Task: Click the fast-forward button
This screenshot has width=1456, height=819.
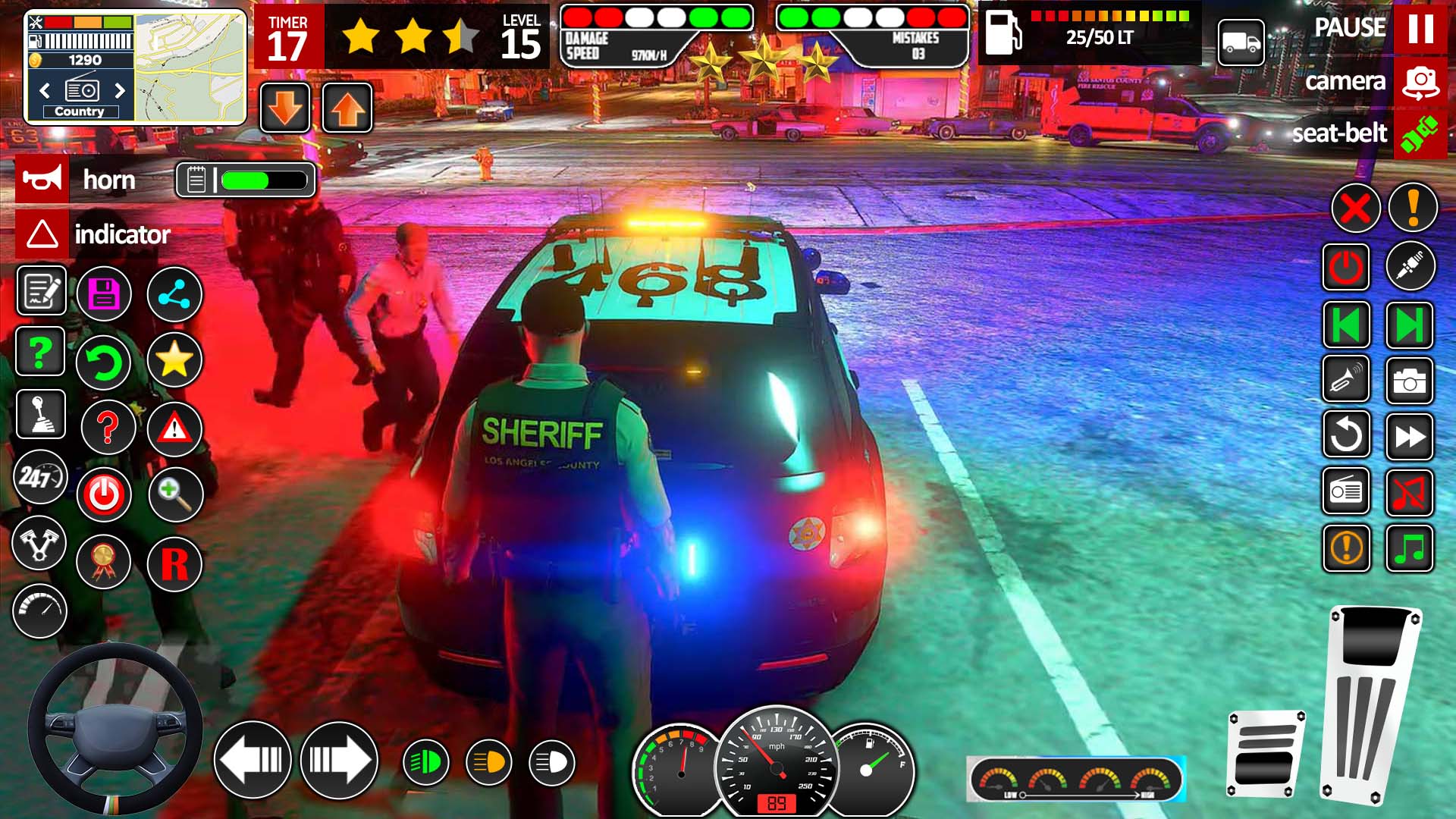Action: pos(1409,437)
